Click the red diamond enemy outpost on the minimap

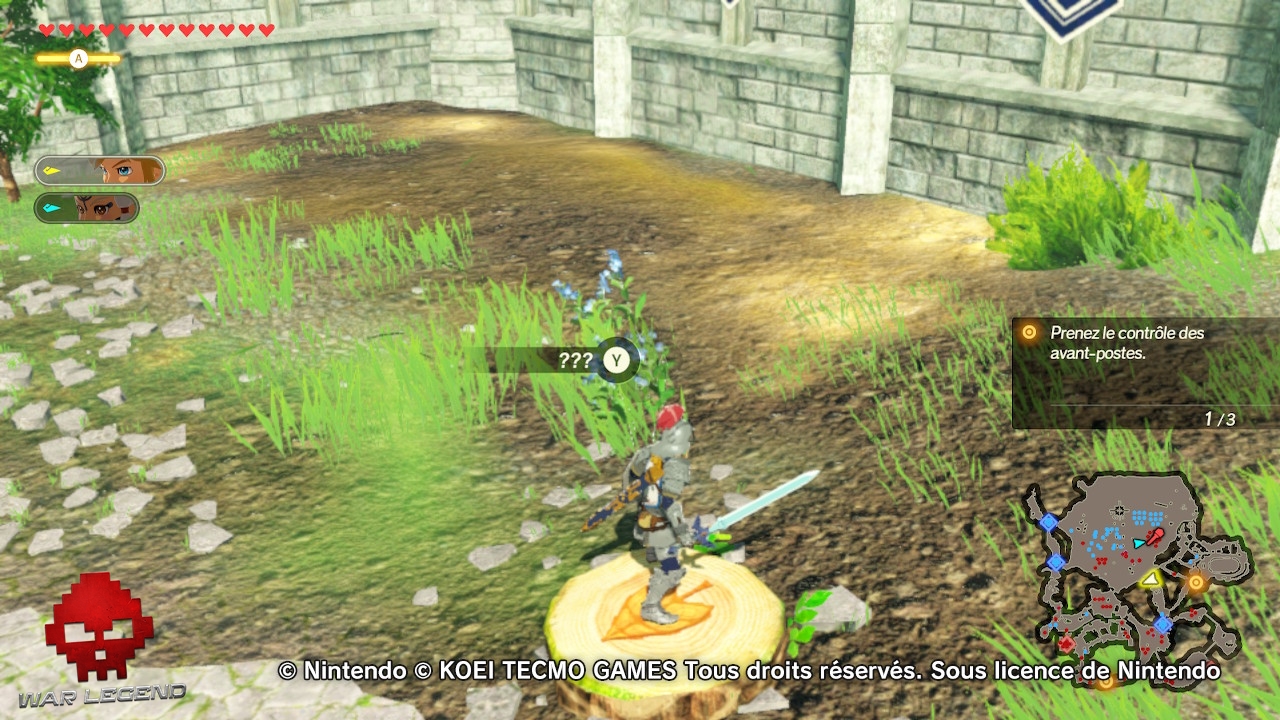[1066, 644]
